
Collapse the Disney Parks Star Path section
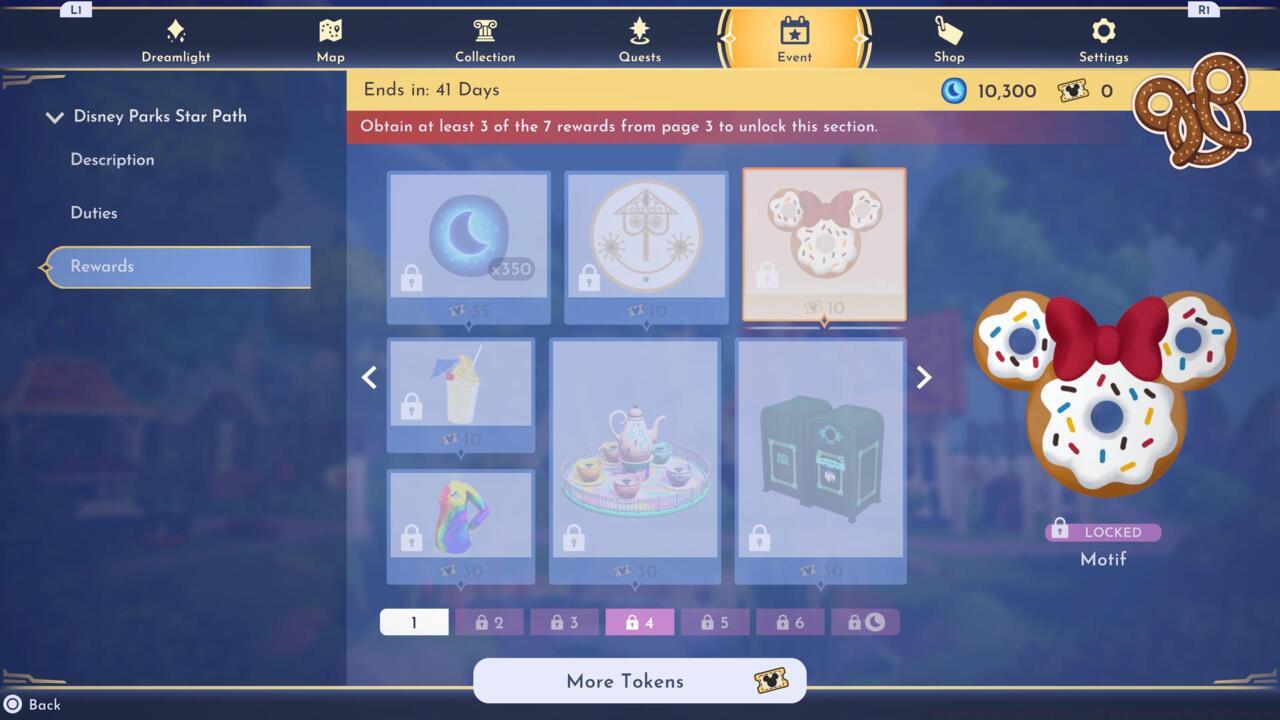pos(55,116)
